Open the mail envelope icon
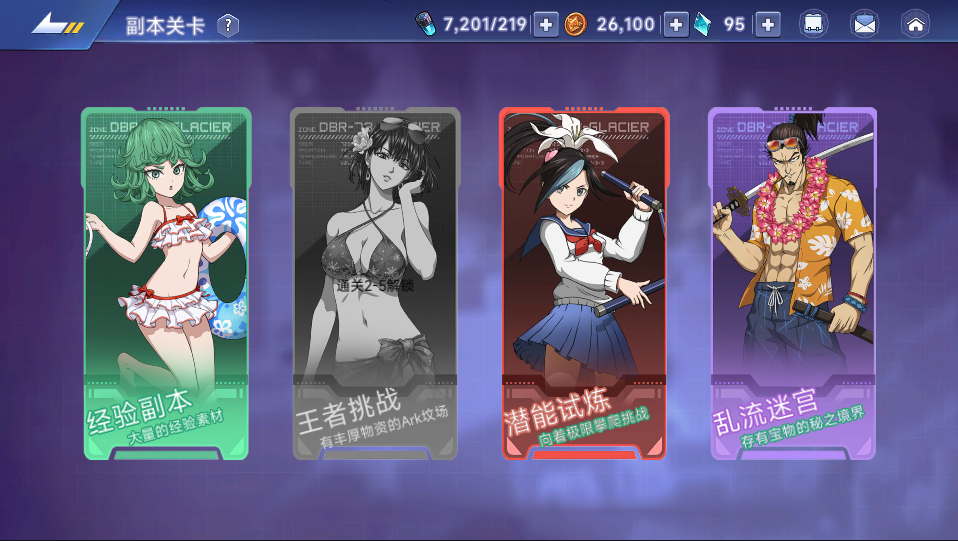958x541 pixels. [864, 25]
